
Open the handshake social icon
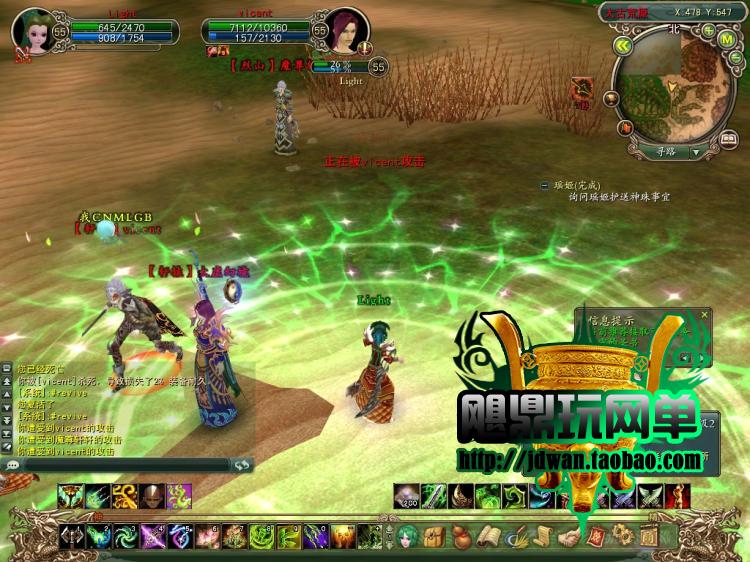click(570, 537)
